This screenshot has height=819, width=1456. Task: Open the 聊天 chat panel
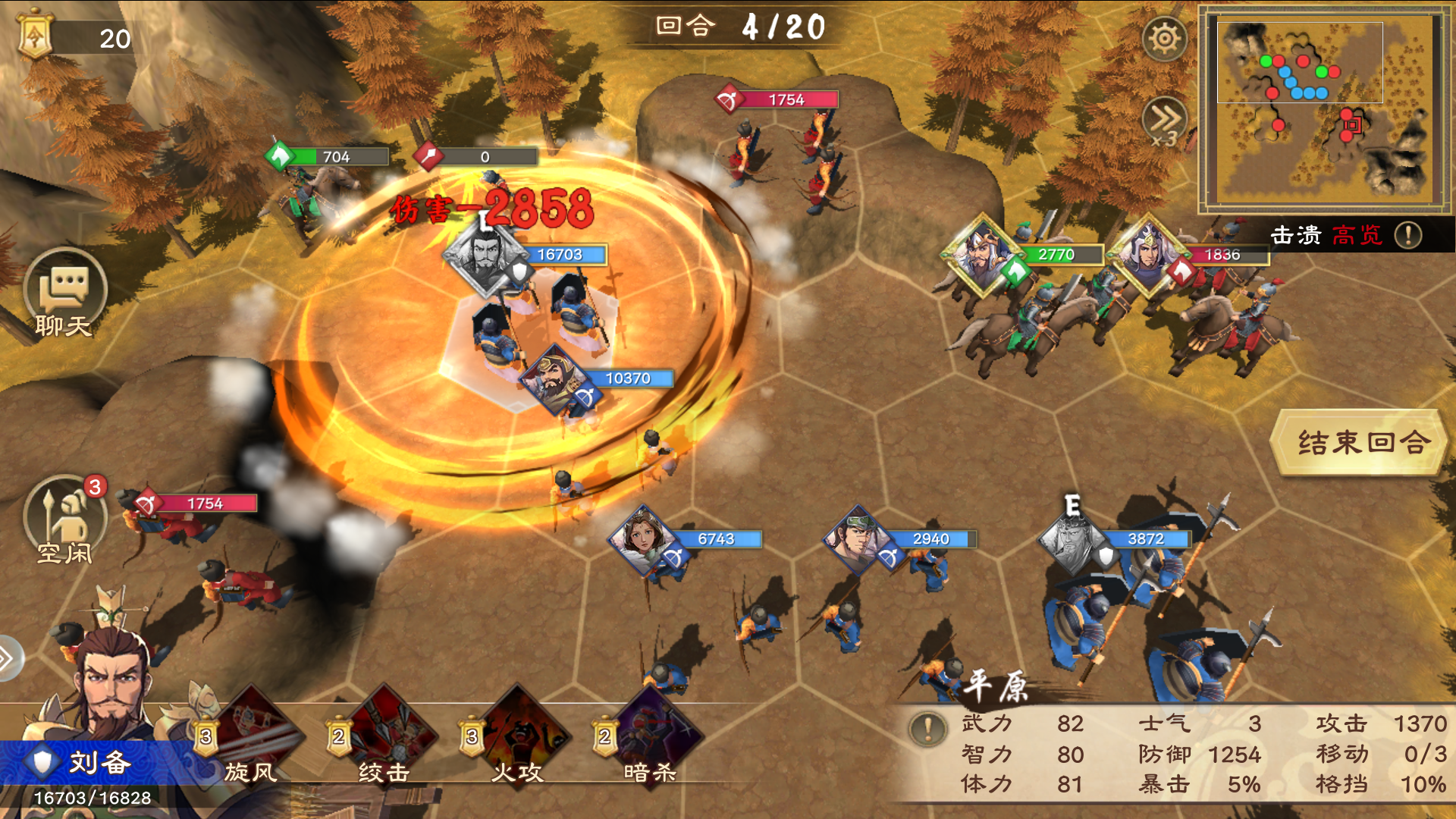[64, 293]
